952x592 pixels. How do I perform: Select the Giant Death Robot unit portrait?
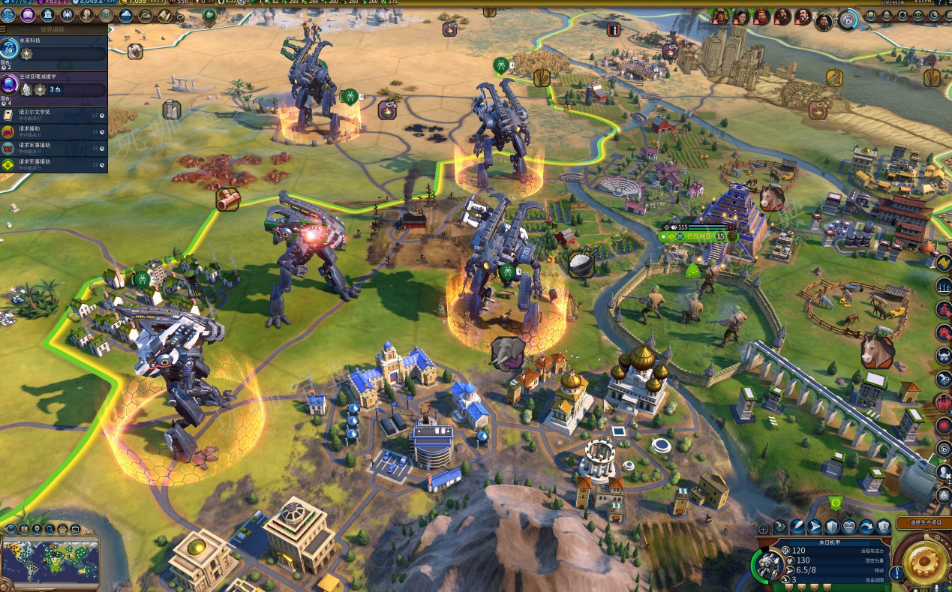coord(770,564)
